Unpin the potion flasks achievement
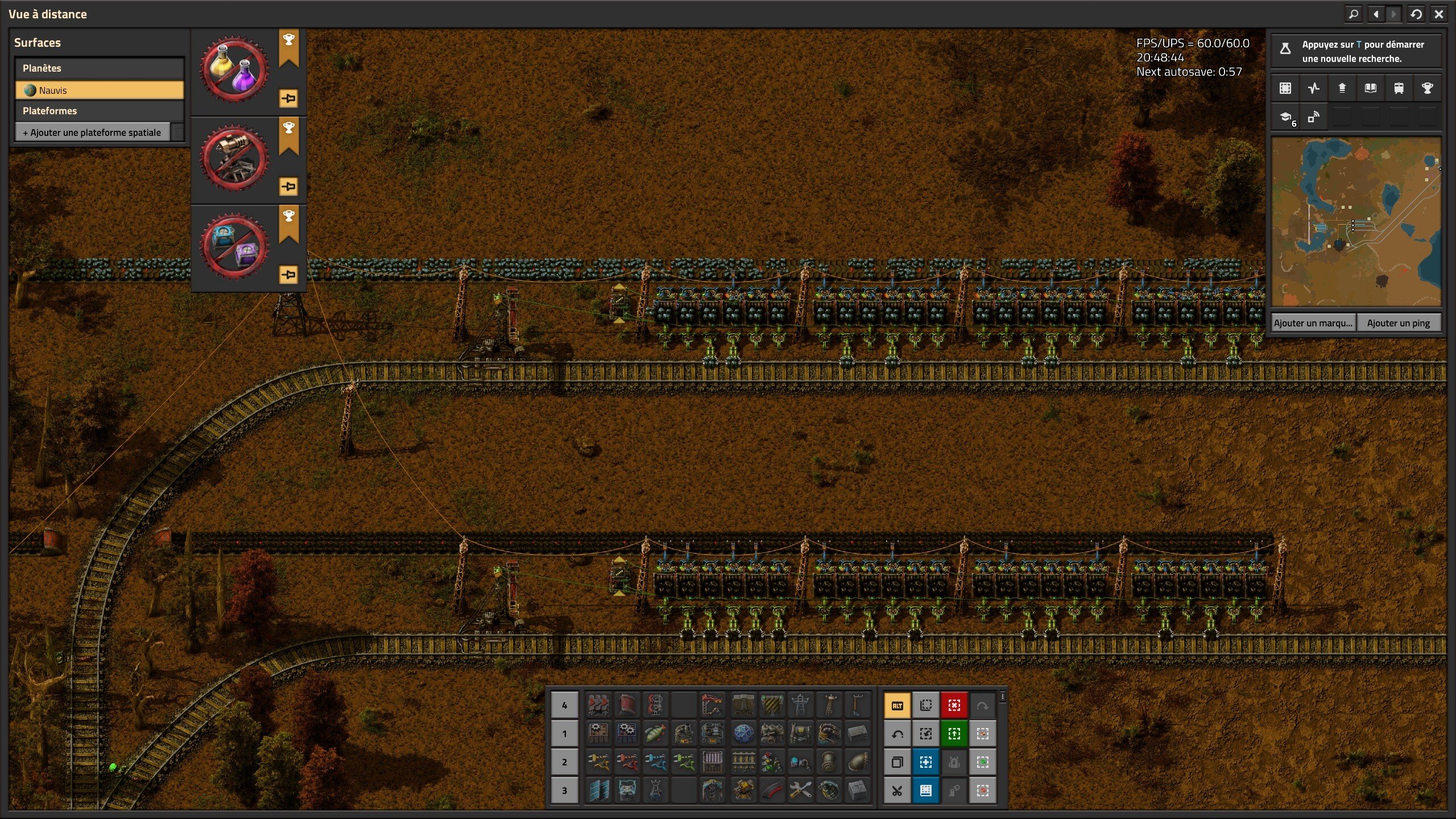This screenshot has width=1456, height=819. pyautogui.click(x=289, y=98)
